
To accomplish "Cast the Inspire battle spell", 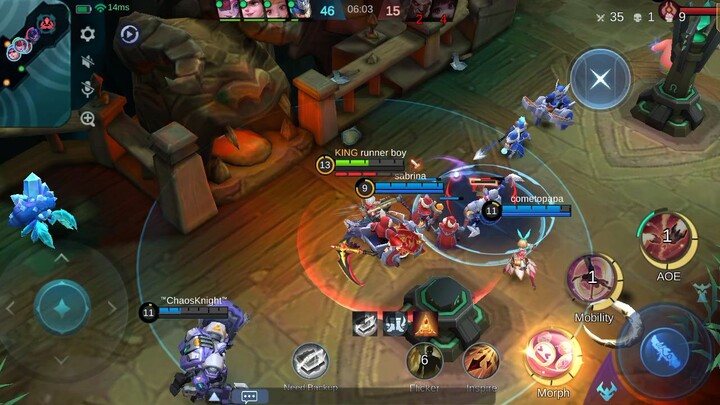I will pyautogui.click(x=482, y=361).
